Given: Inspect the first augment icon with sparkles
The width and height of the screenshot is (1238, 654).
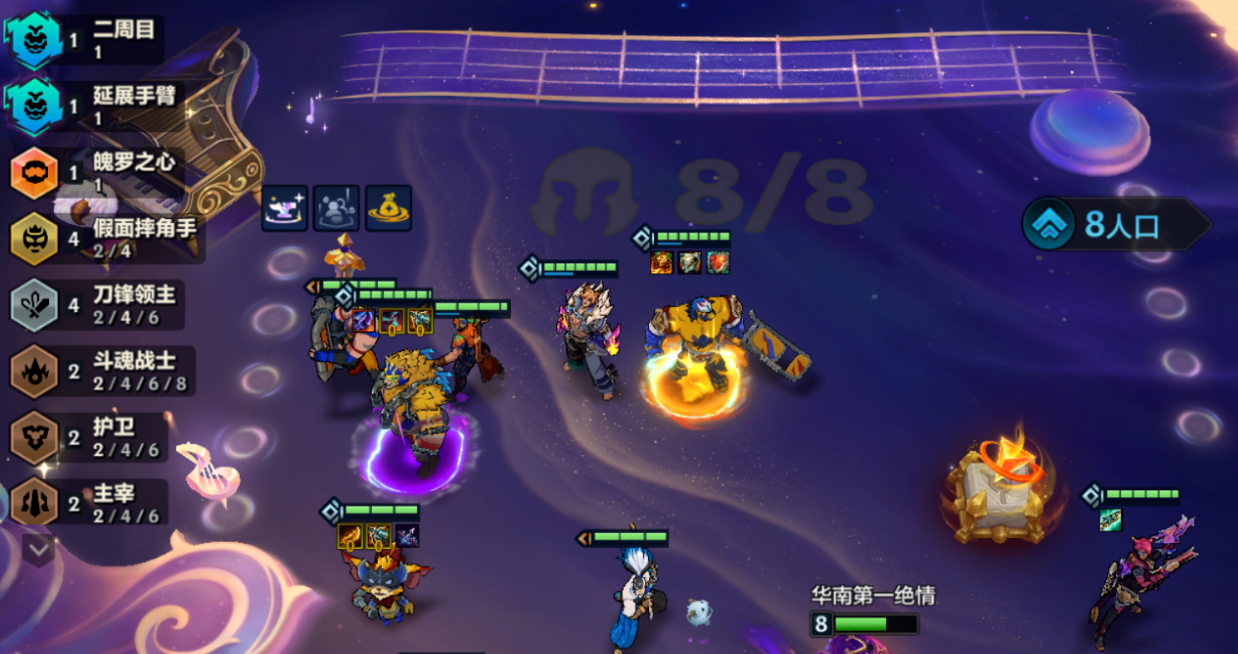Looking at the screenshot, I should pos(285,208).
